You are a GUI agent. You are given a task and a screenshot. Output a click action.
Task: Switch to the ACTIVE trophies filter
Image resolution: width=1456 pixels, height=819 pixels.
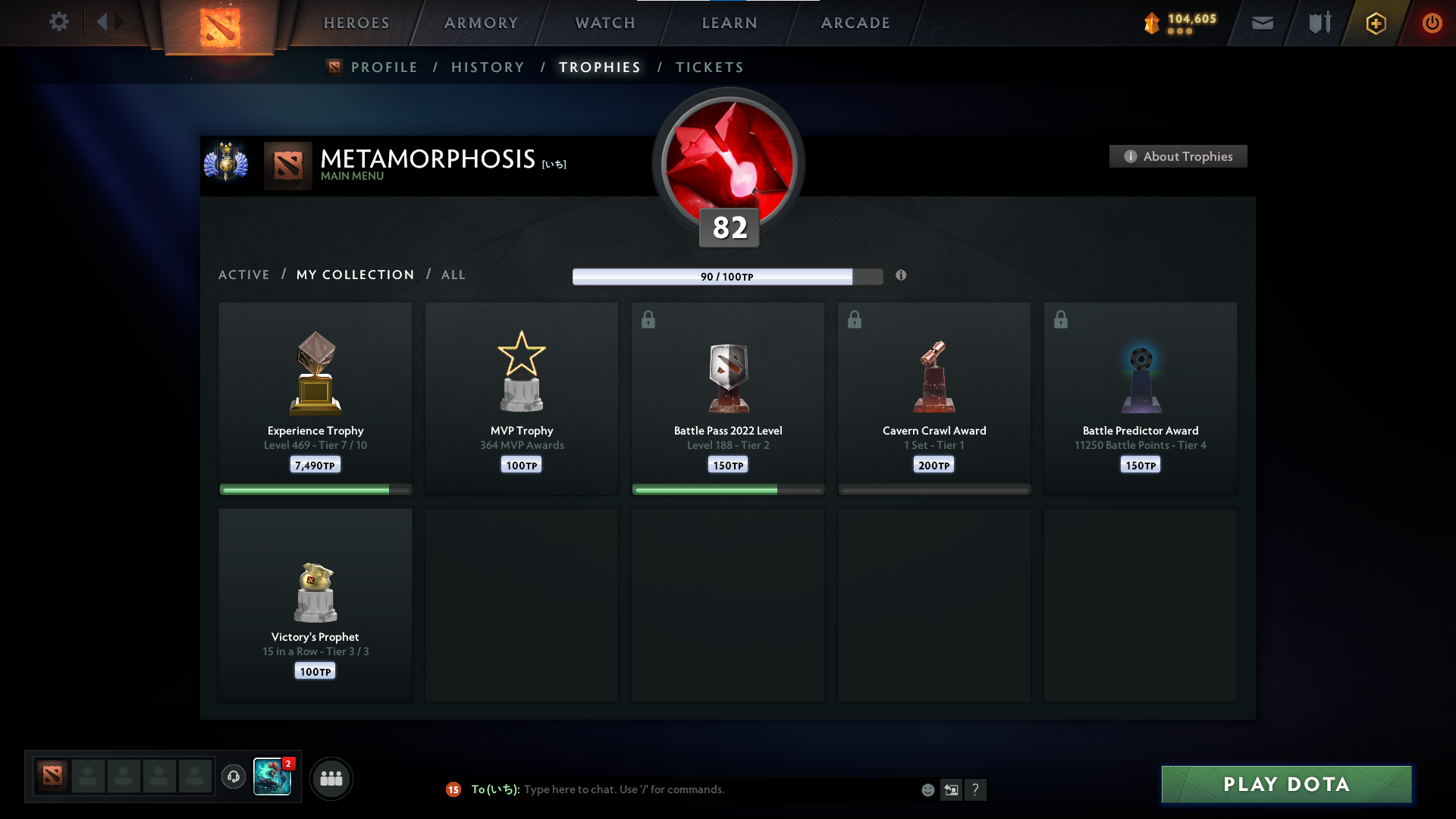(244, 275)
